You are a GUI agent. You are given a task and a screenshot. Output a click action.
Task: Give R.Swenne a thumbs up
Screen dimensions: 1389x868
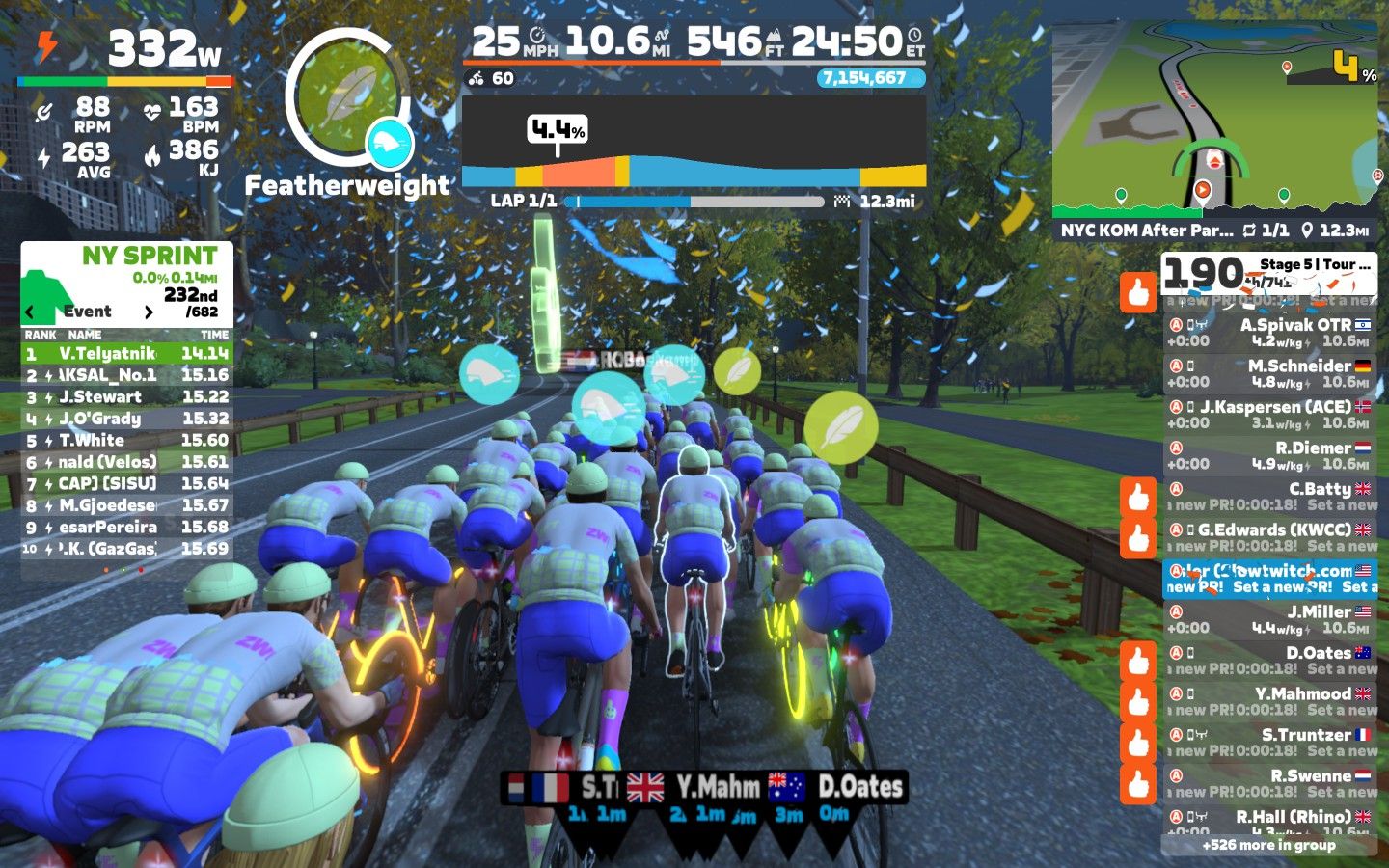tap(1138, 784)
